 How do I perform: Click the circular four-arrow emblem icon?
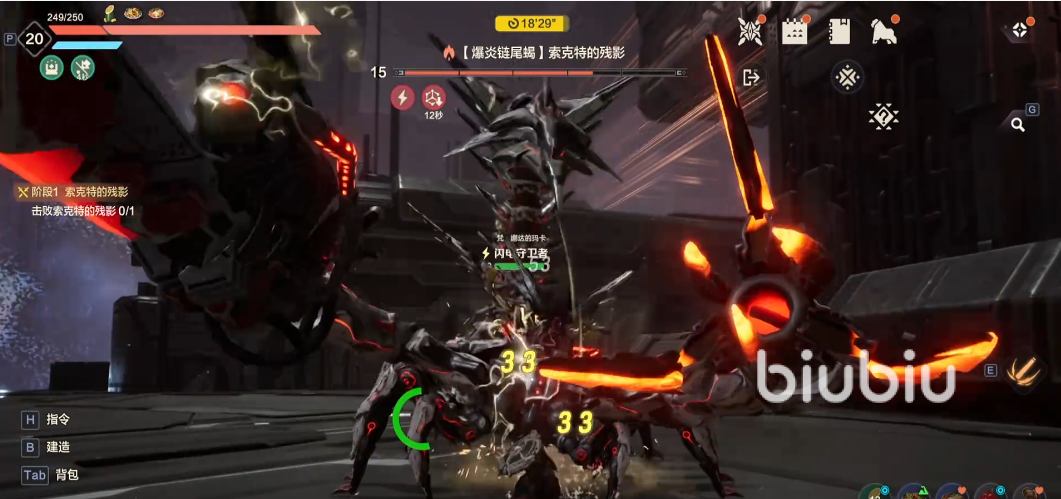(847, 77)
